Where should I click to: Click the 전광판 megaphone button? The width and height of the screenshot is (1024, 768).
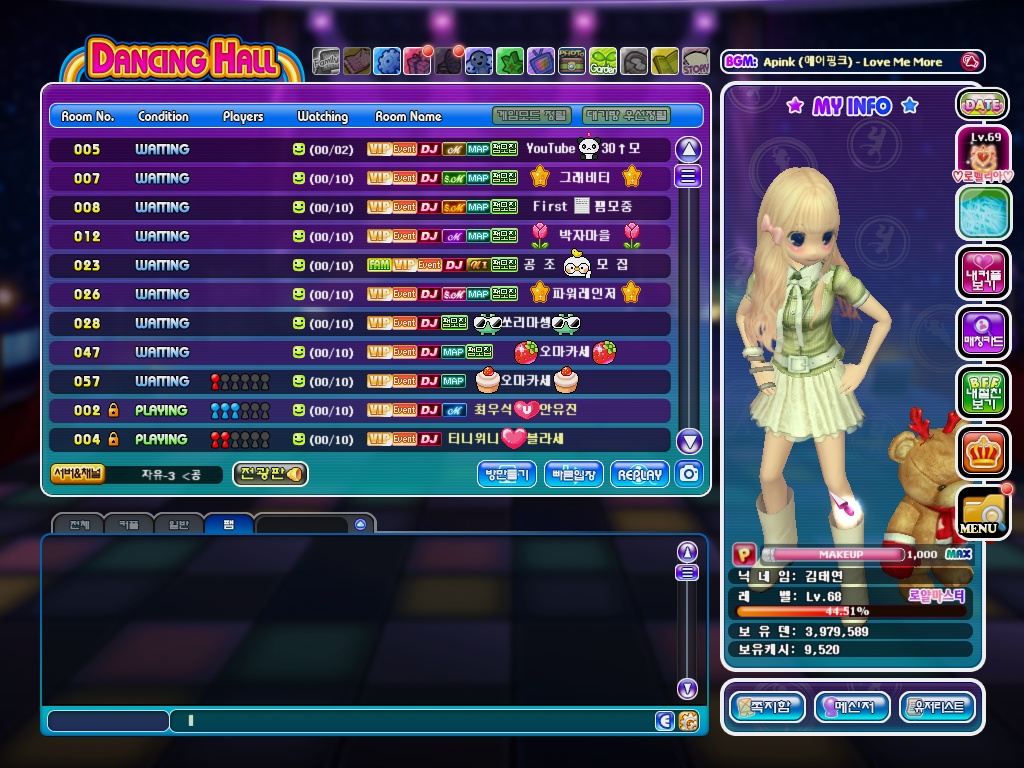[270, 474]
